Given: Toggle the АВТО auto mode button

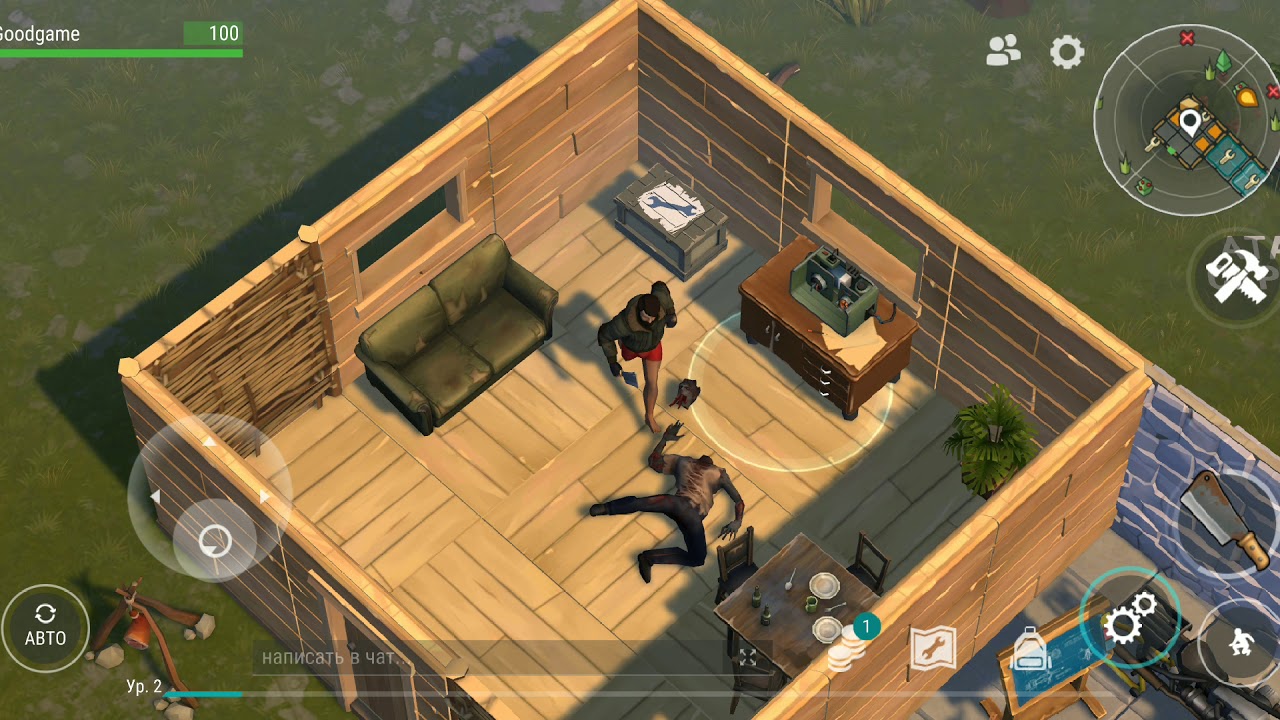Looking at the screenshot, I should [x=45, y=627].
